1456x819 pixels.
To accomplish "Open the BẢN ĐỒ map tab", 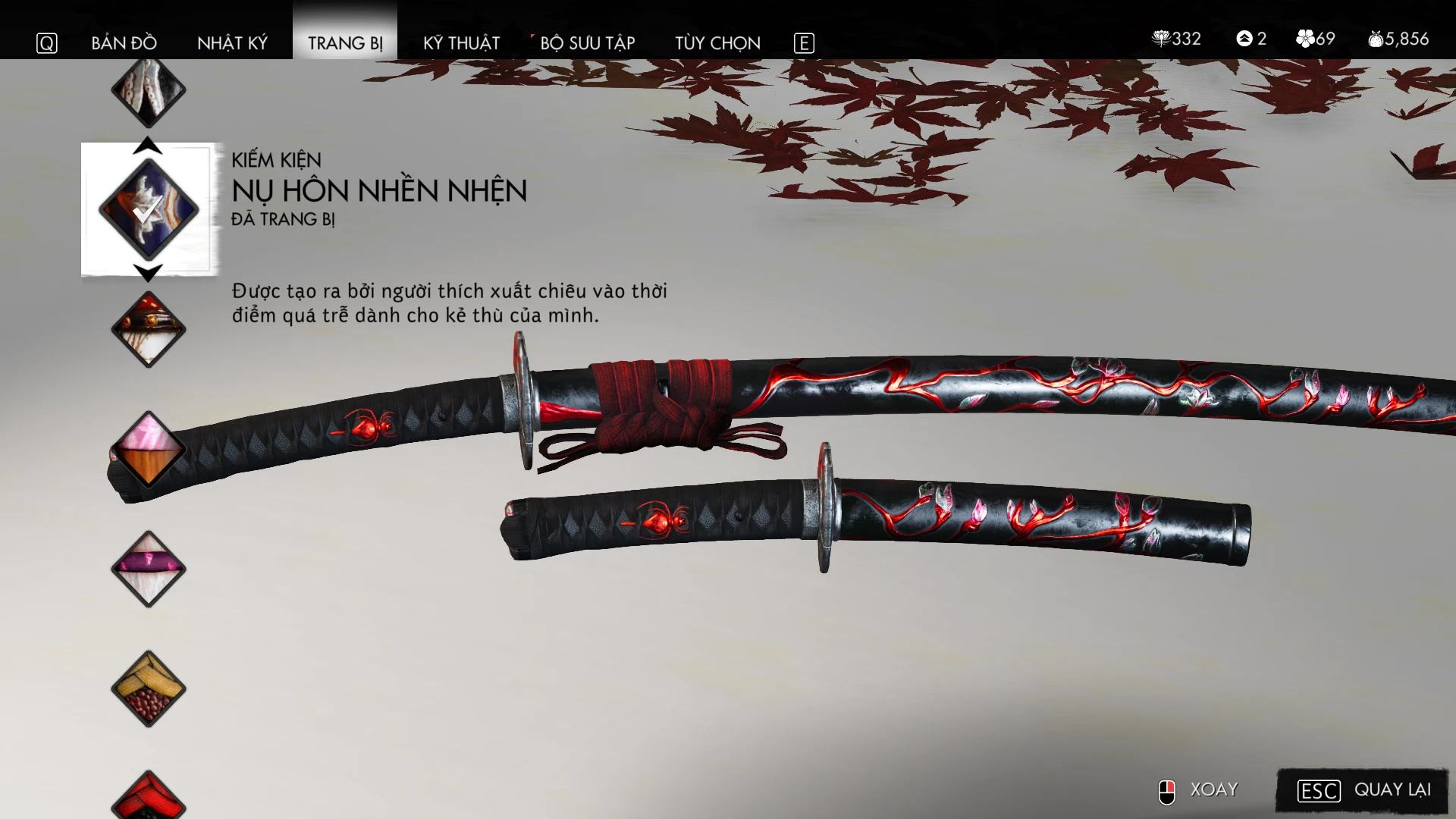I will pyautogui.click(x=124, y=43).
